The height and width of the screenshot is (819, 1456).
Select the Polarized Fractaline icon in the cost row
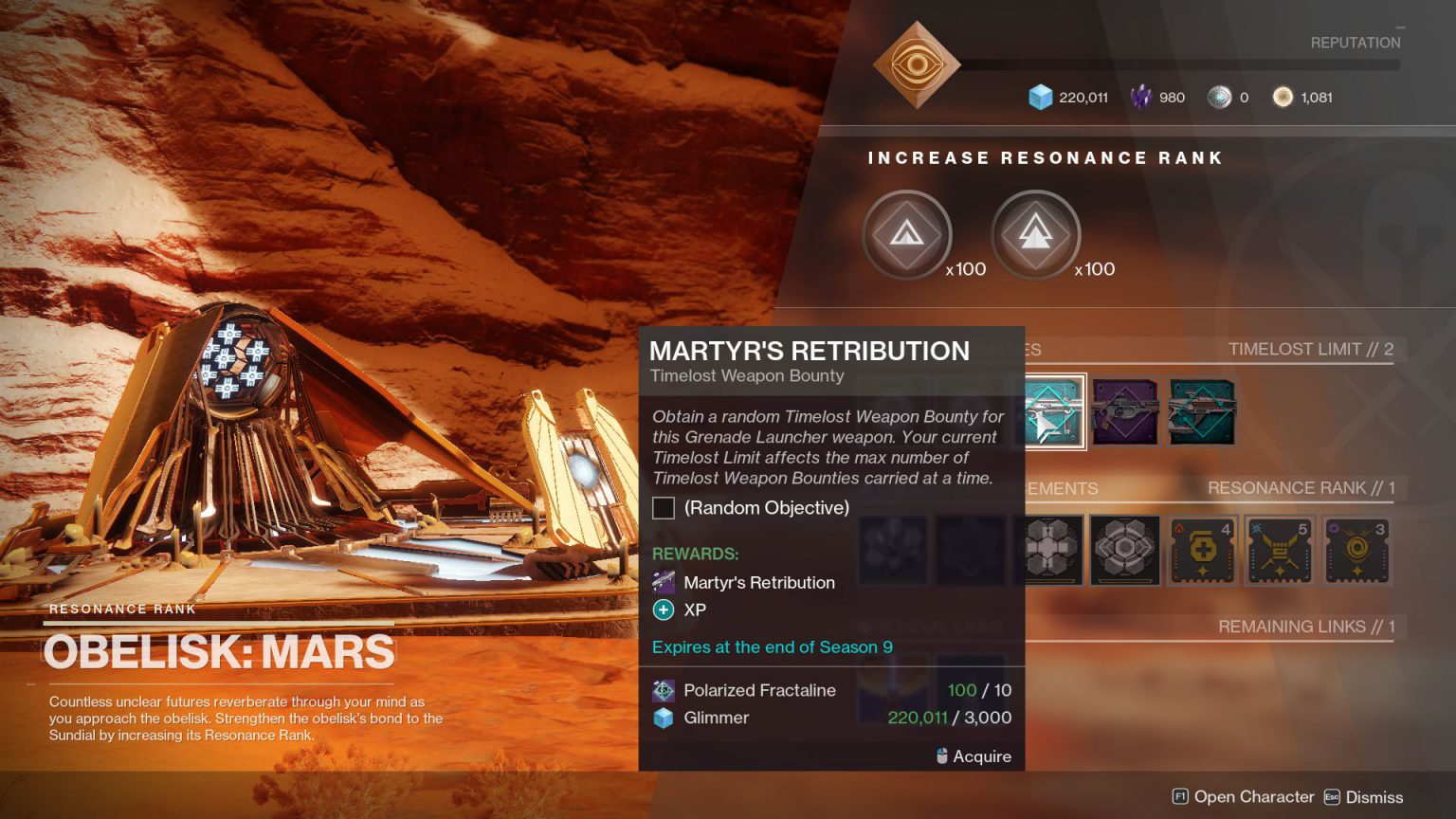[662, 690]
